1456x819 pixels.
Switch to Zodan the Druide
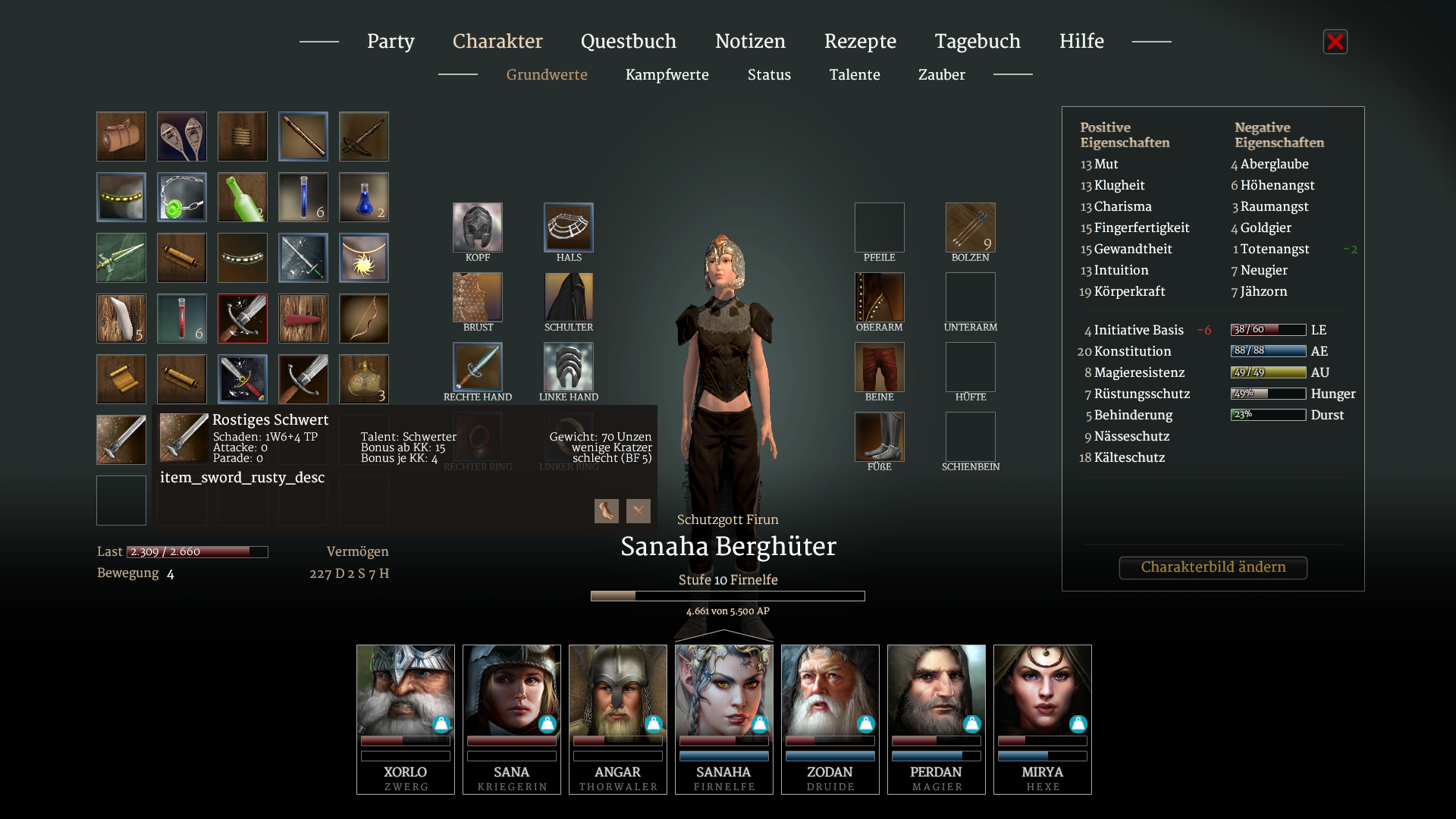(x=830, y=718)
